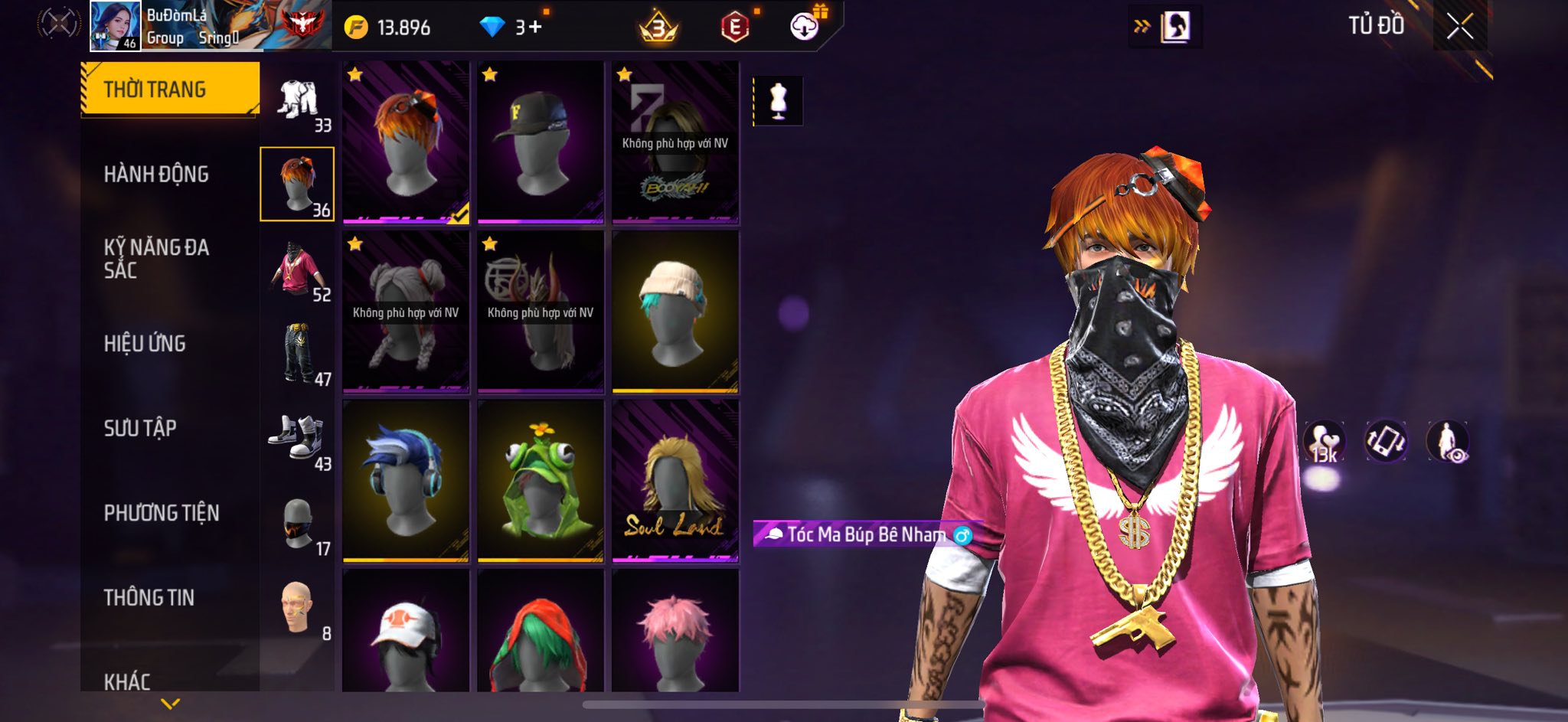Choose the blue hair with headphones
This screenshot has height=722, width=1568.
[406, 481]
